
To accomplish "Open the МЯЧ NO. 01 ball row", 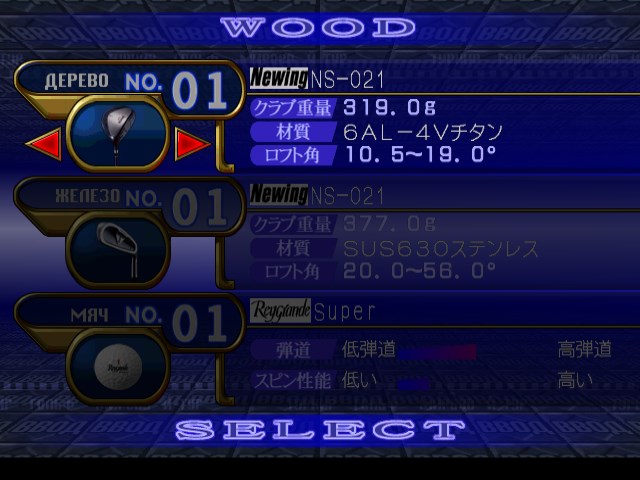I will pos(130,322).
